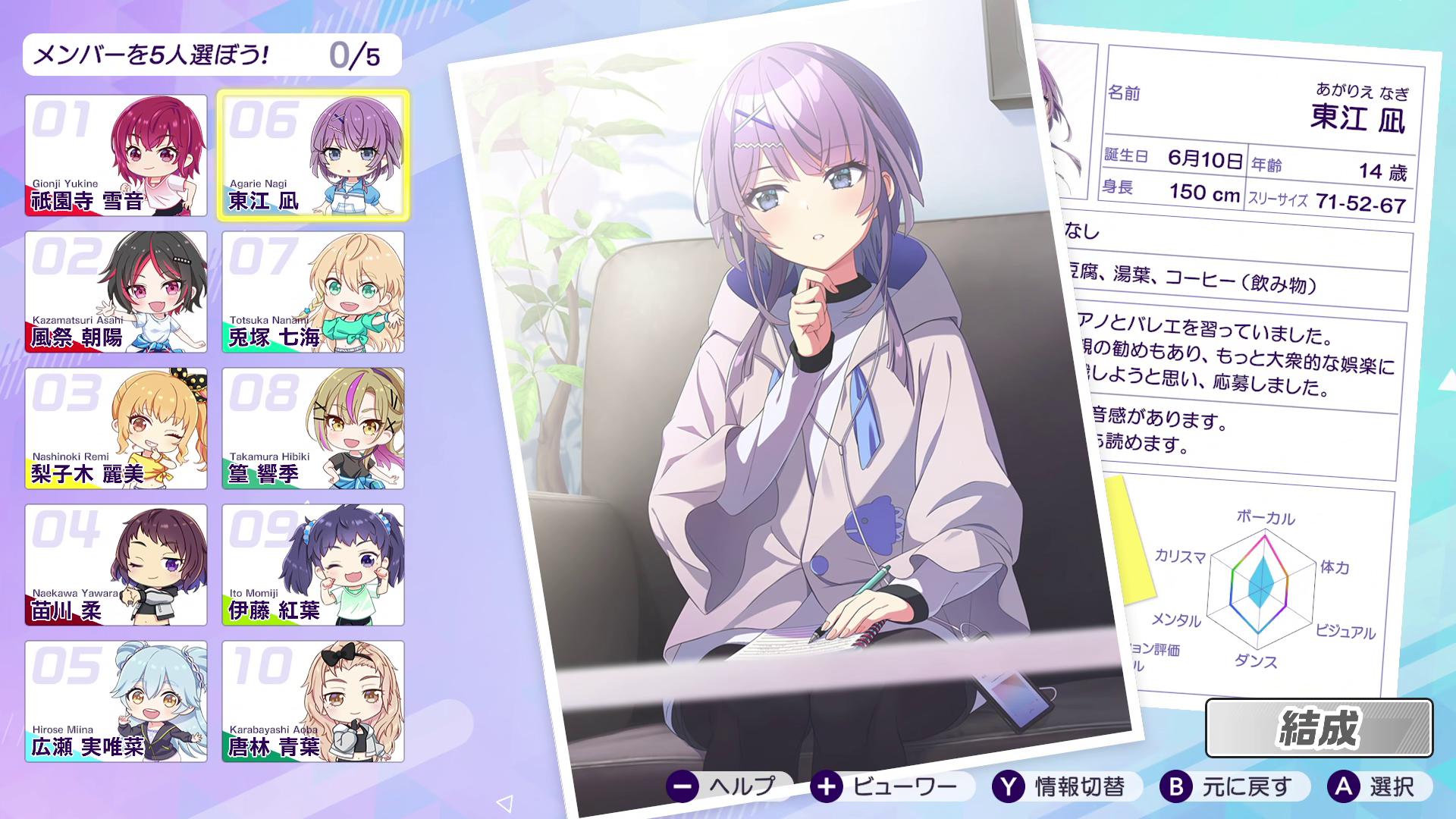Select member 05 広瀬 実唯菜

click(x=115, y=701)
